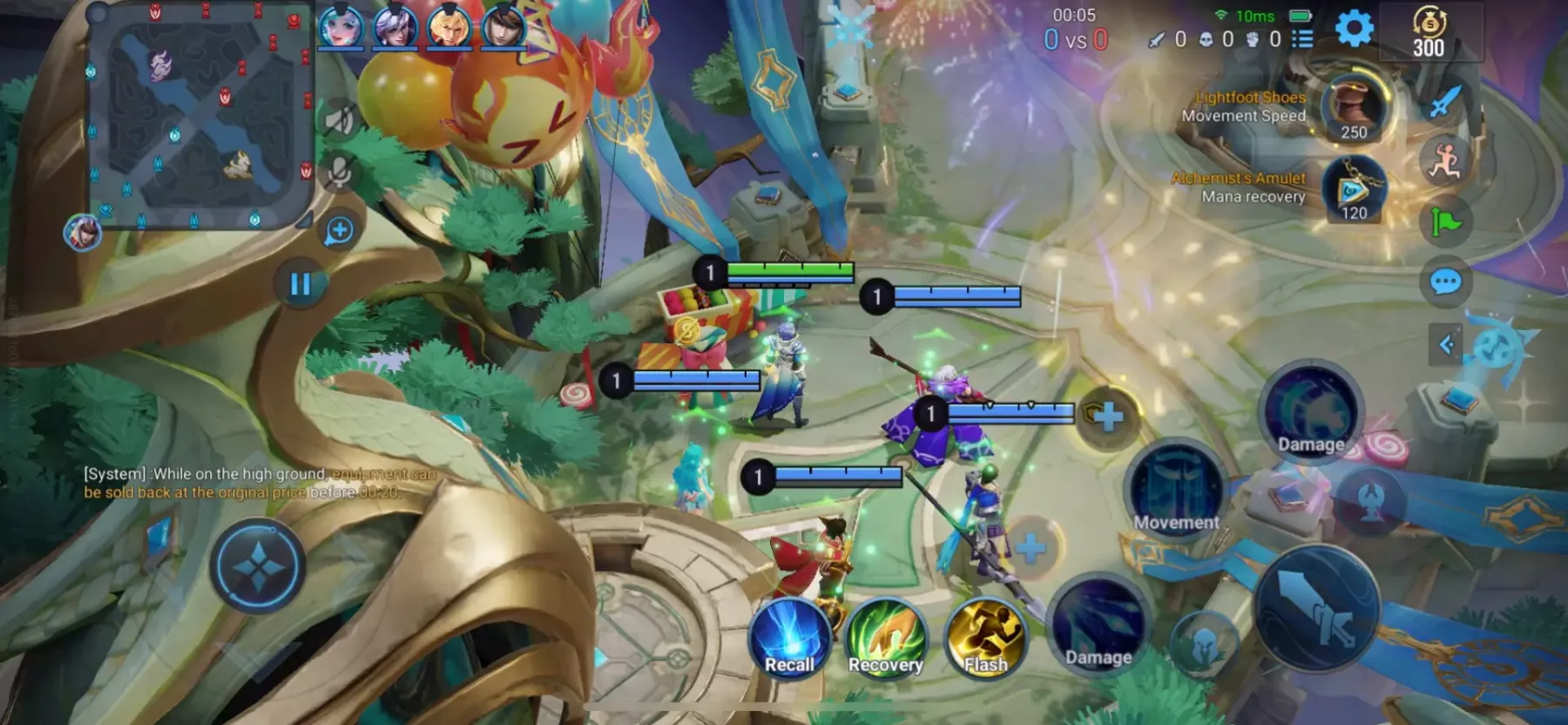Upgrade the middle skill with plus button
The width and height of the screenshot is (1568, 725).
click(x=1107, y=417)
